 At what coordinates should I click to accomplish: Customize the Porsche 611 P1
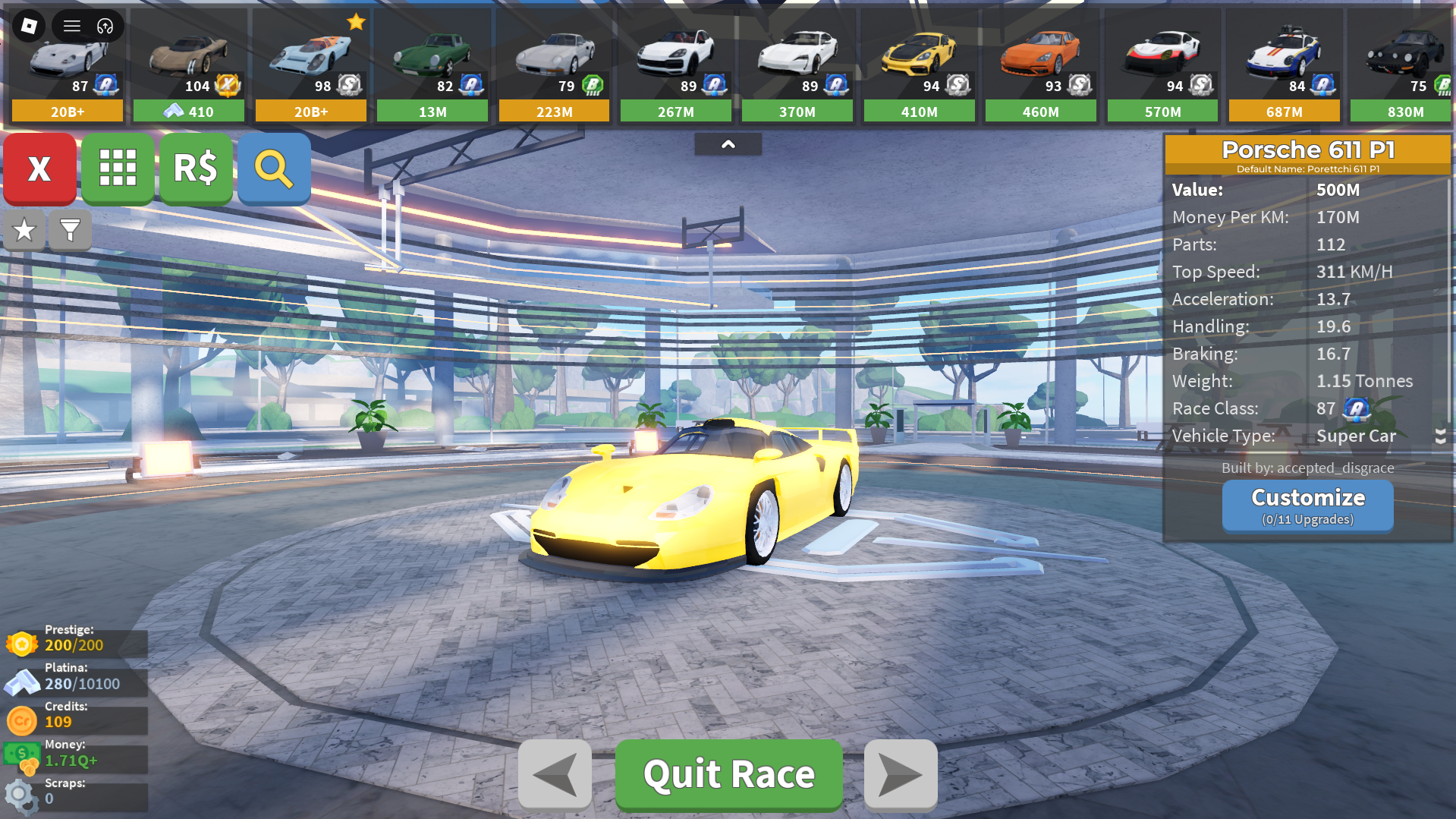(x=1307, y=506)
